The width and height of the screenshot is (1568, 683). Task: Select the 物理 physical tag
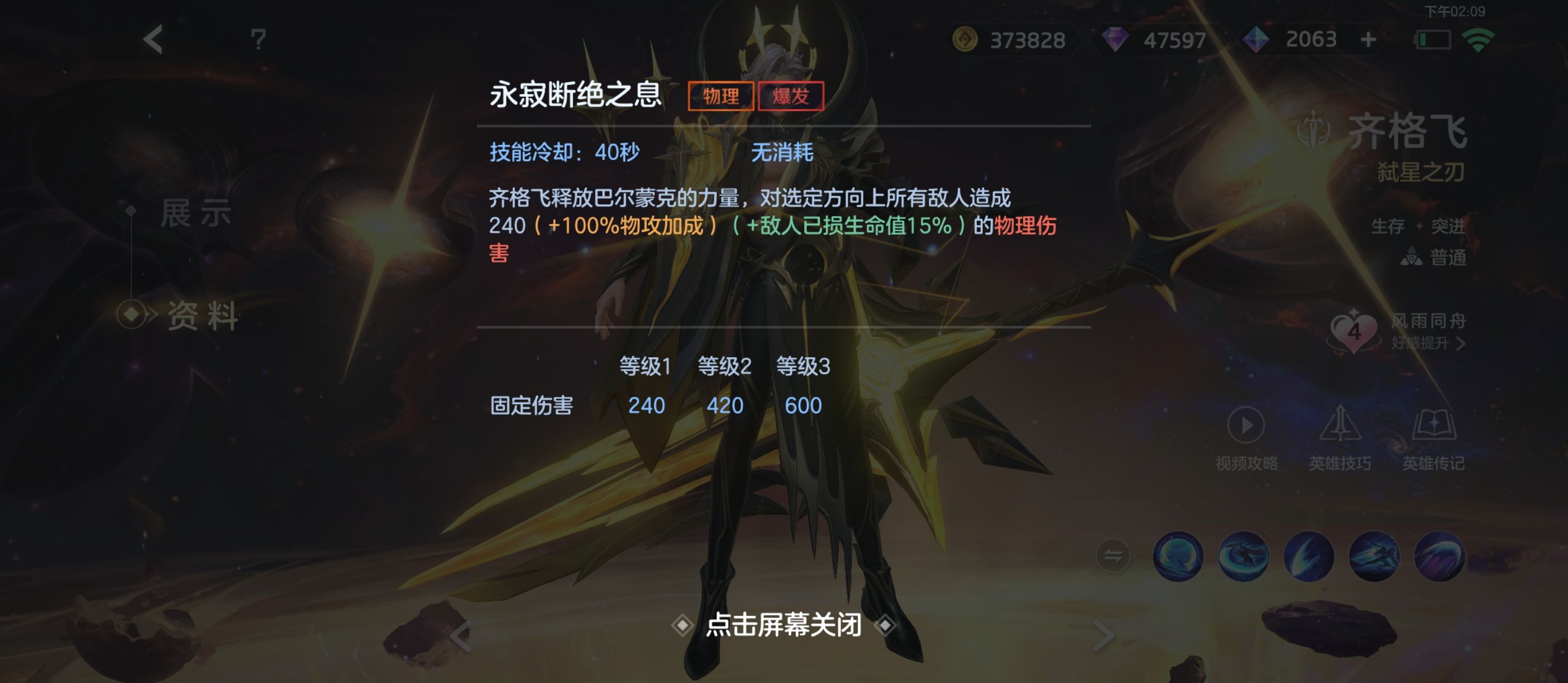(x=721, y=96)
